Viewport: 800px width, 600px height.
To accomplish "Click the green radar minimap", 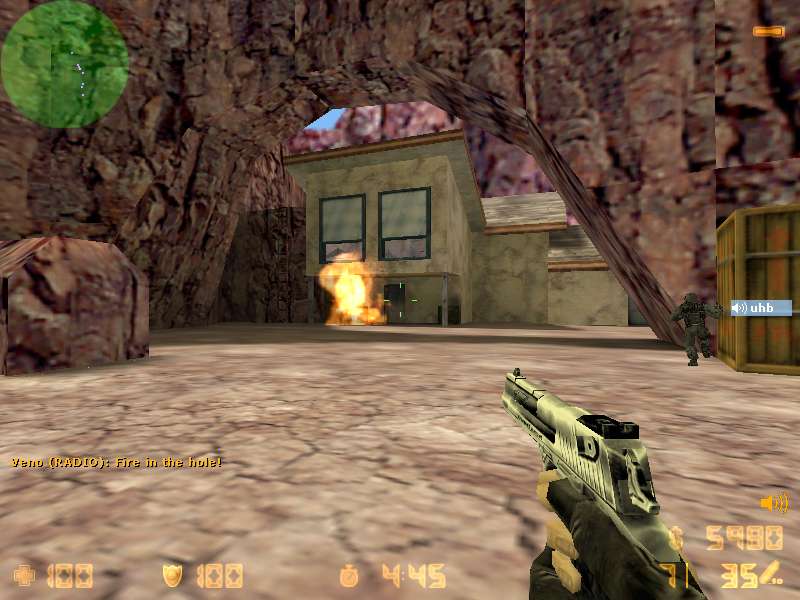I will (x=65, y=64).
